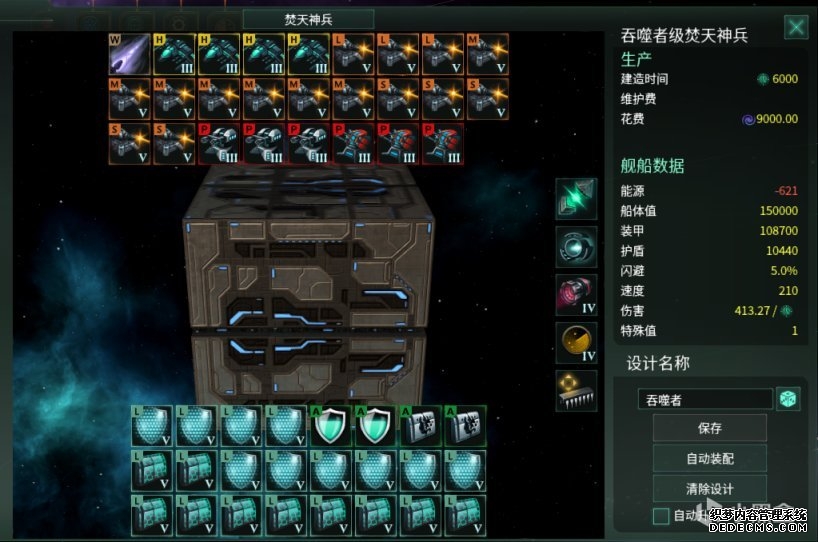Viewport: 818px width, 542px height.
Task: Click the 保存 save design button
Action: coord(709,428)
